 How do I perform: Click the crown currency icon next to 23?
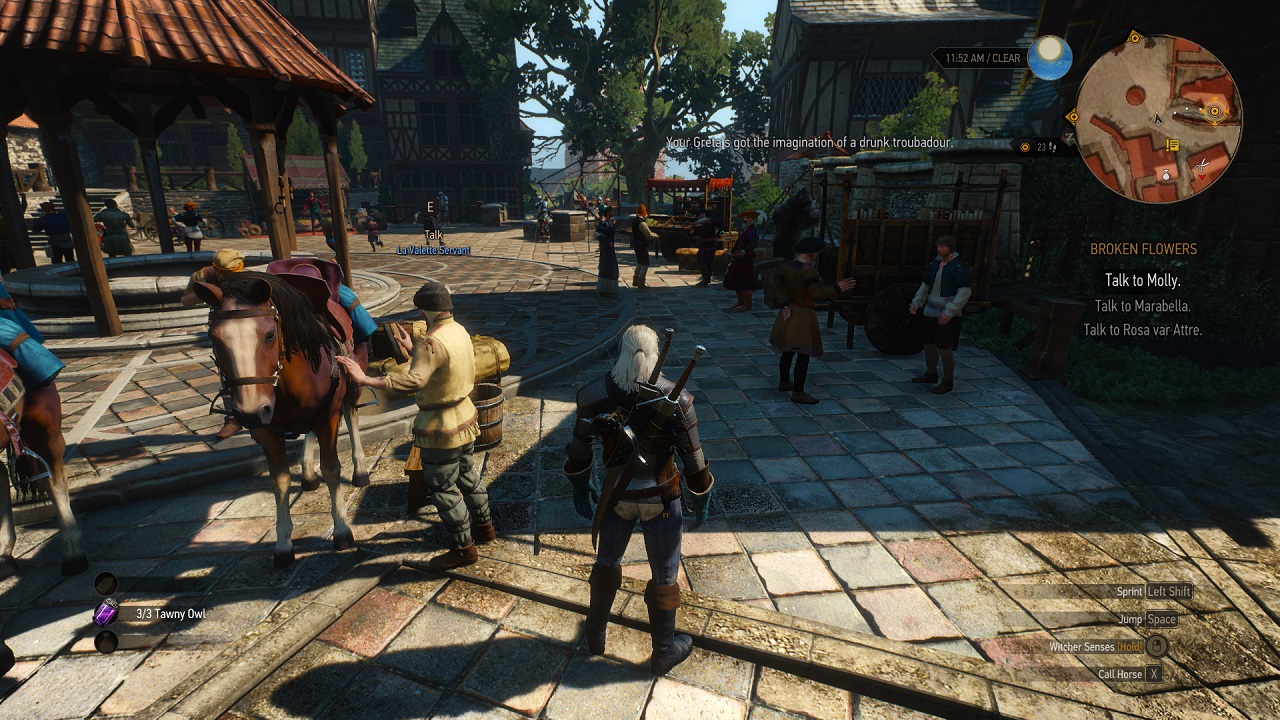tap(1025, 147)
